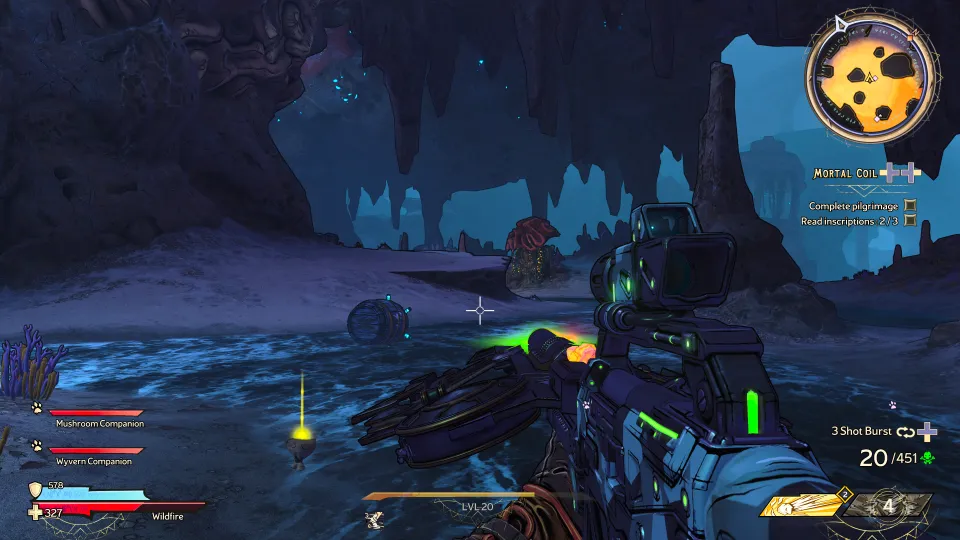The height and width of the screenshot is (540, 960).
Task: Select the Wyvern Companion paw icon
Action: 37,446
